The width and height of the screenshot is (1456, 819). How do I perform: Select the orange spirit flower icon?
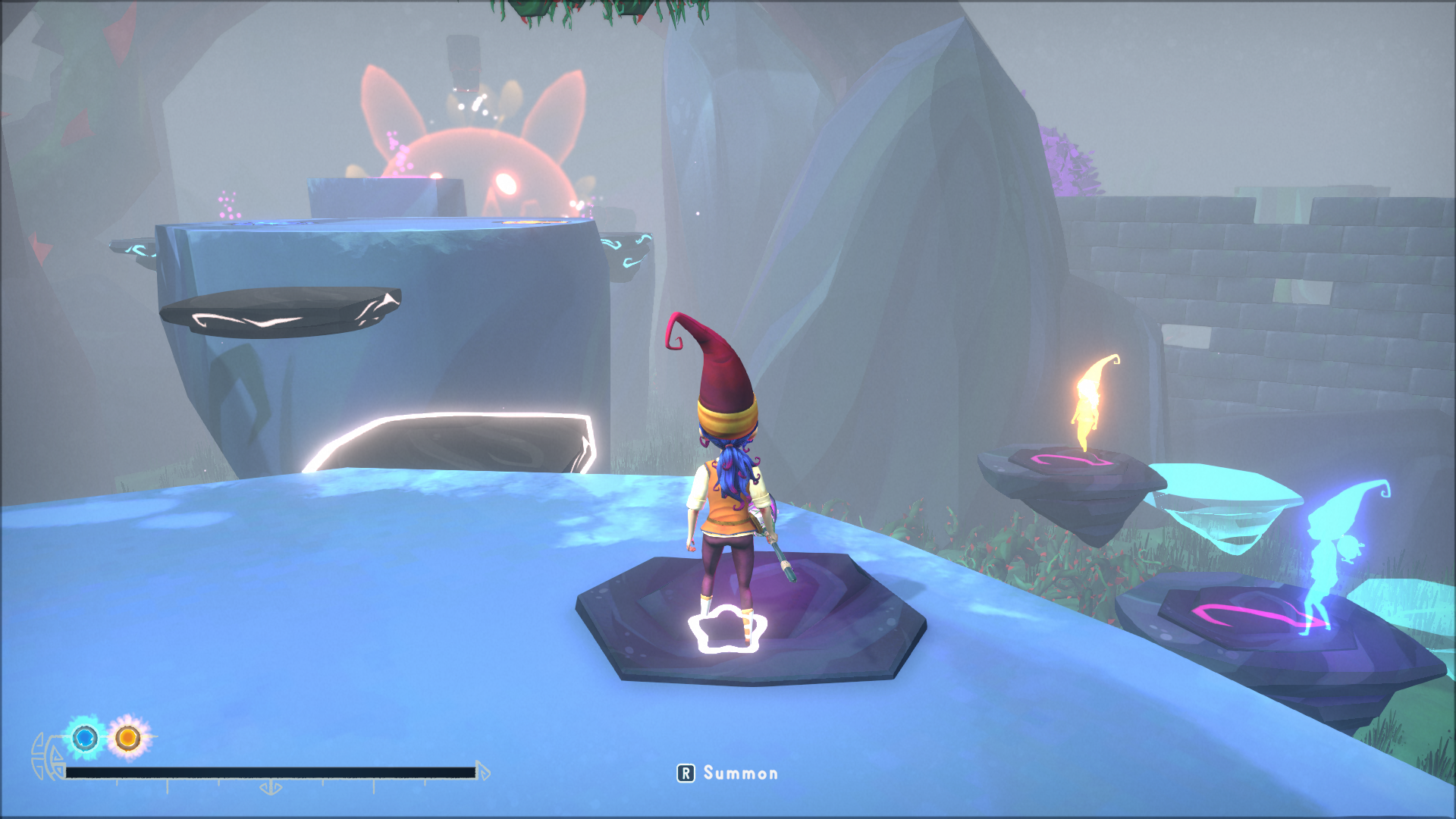tap(128, 737)
